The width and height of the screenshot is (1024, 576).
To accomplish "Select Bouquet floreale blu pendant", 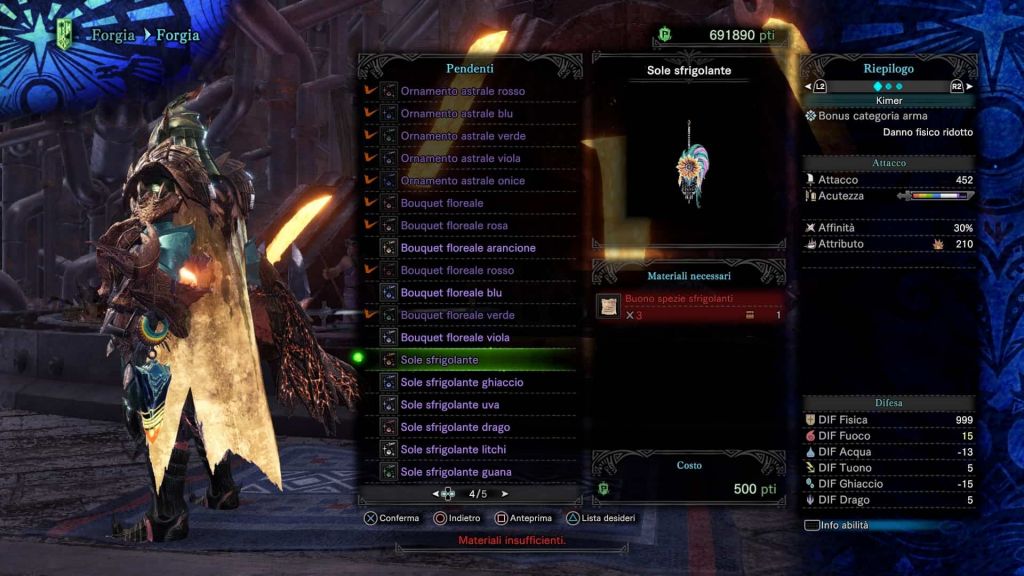I will tap(452, 293).
